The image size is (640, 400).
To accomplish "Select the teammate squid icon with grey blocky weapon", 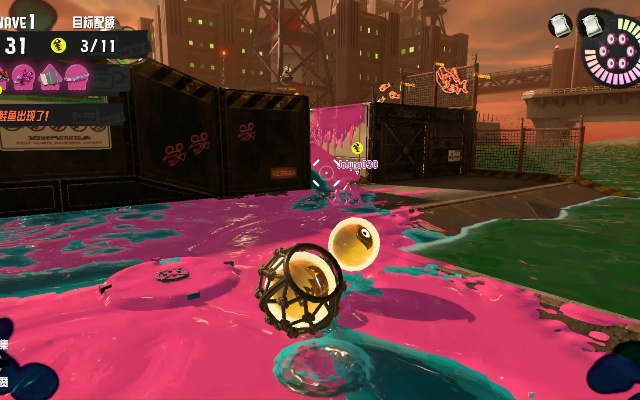I will coord(49,74).
